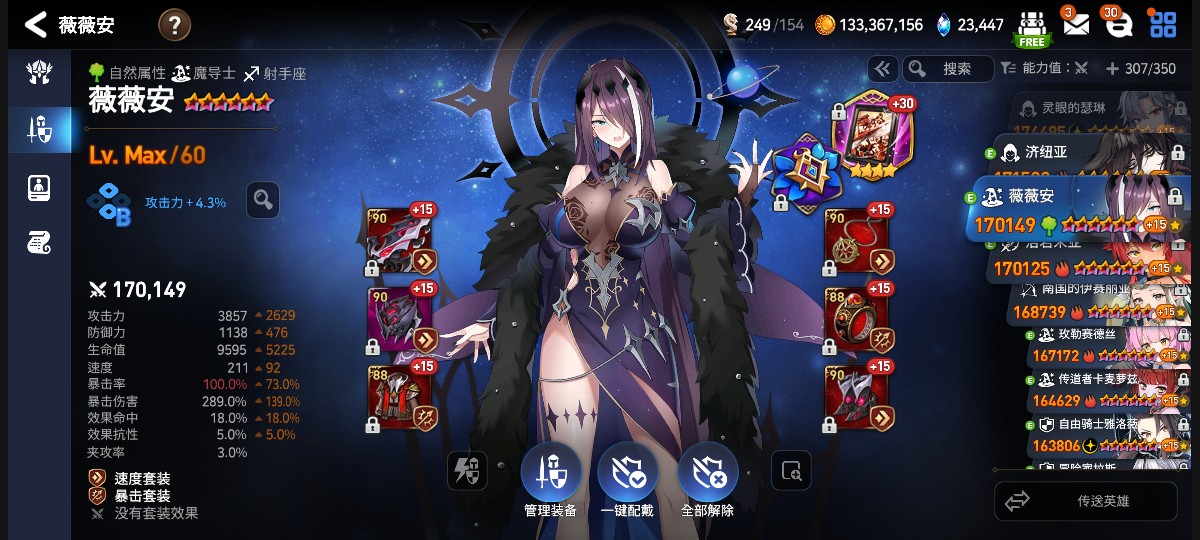Collapse the hero list with double arrow

(x=882, y=69)
